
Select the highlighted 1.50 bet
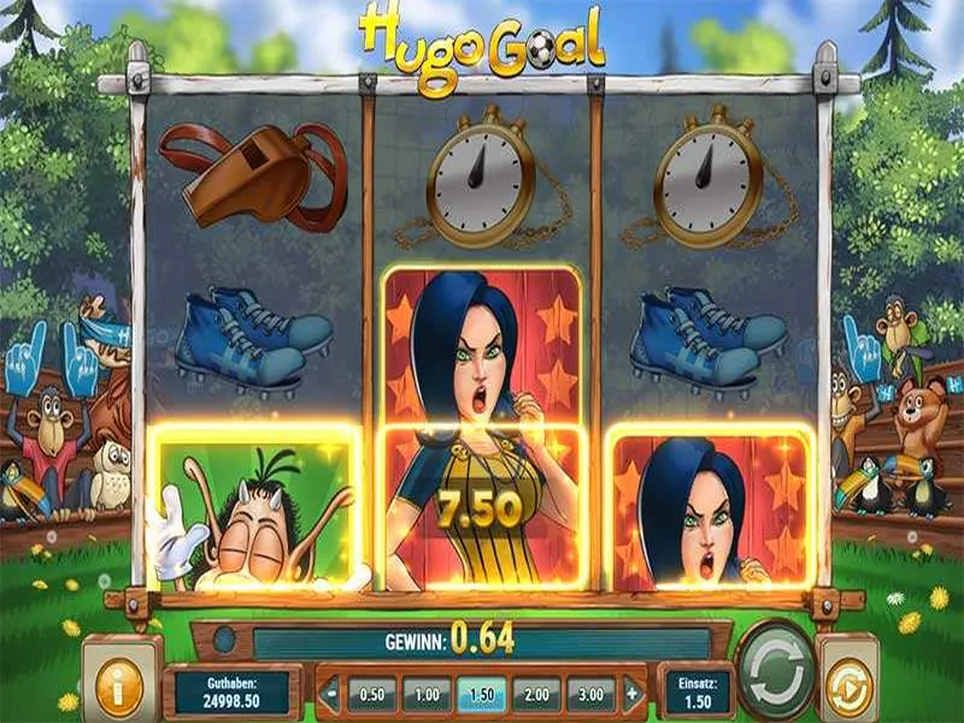[482, 693]
